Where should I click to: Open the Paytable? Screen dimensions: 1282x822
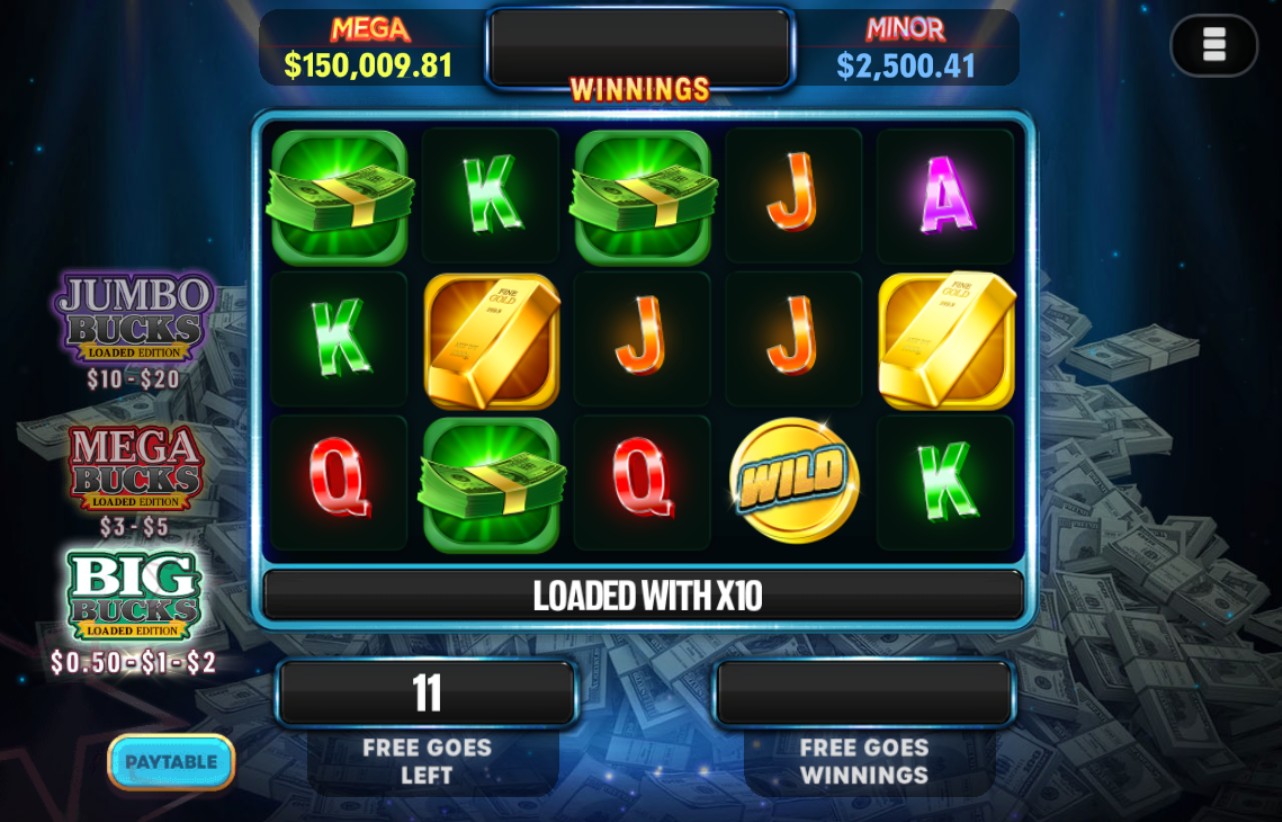point(171,762)
